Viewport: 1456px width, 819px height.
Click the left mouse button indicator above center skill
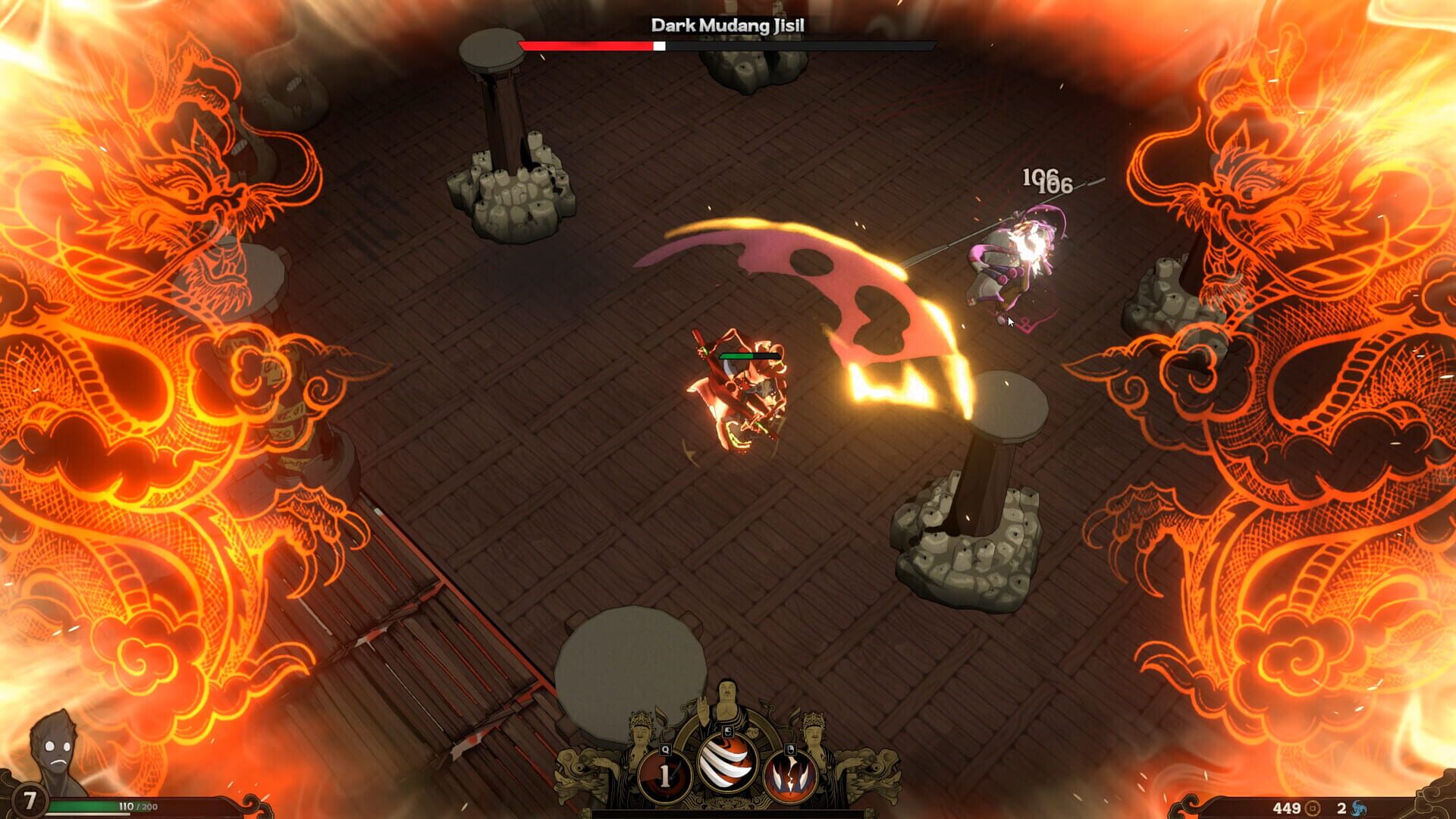click(727, 731)
